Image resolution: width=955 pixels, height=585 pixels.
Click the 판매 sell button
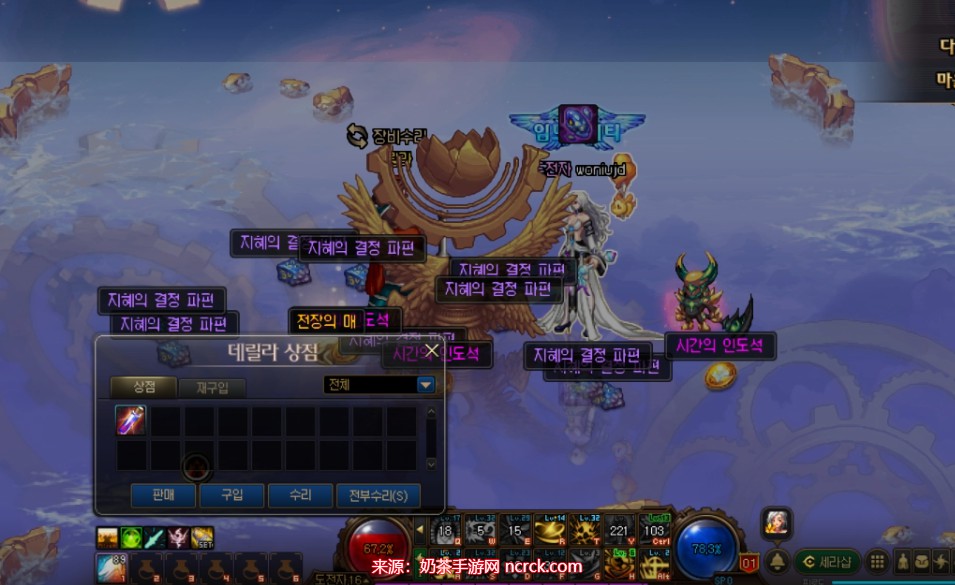click(x=161, y=495)
